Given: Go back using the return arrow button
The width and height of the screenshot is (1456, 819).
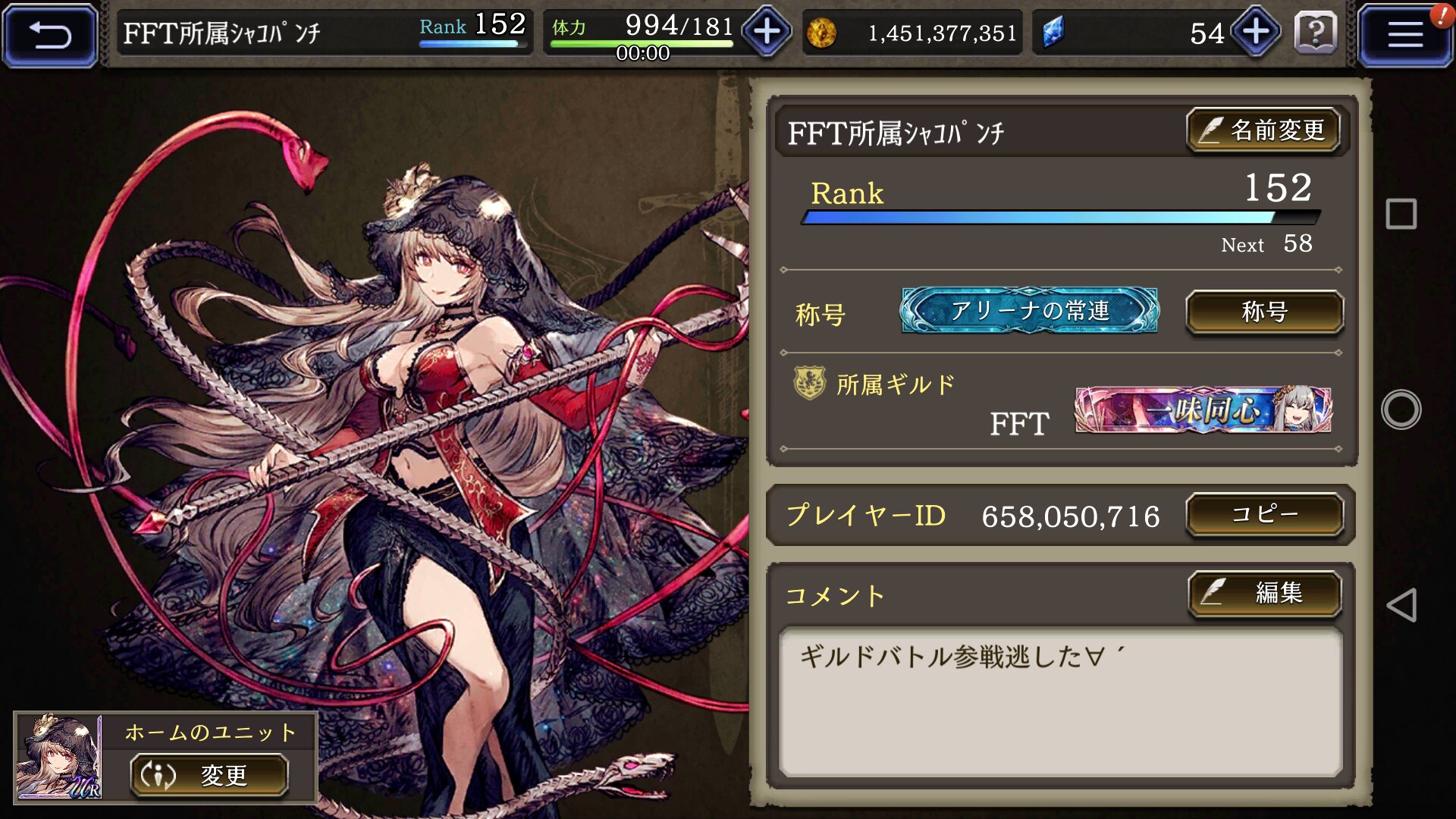Looking at the screenshot, I should (x=50, y=35).
